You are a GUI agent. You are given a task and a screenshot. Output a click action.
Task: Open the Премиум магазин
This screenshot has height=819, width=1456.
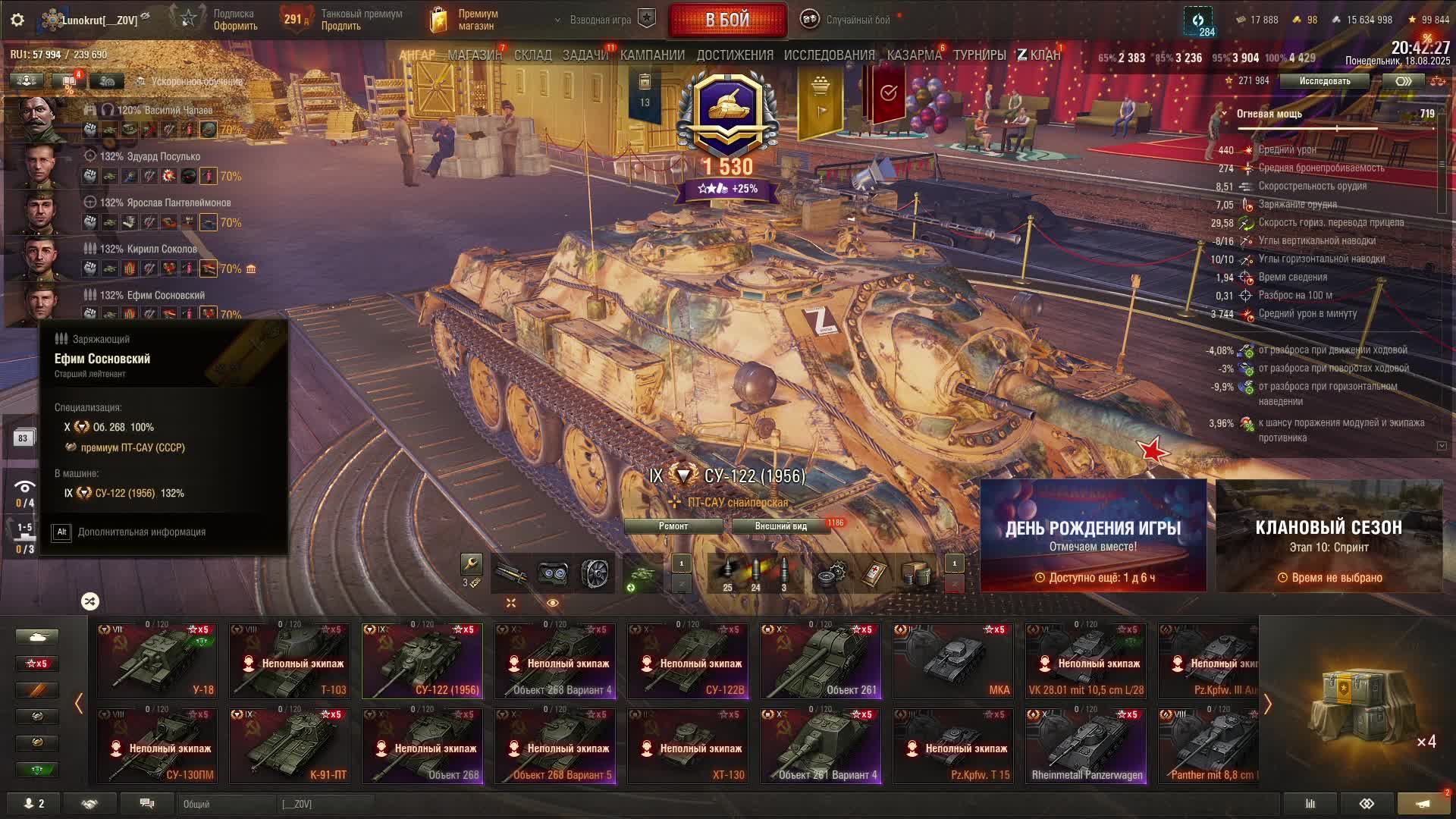[464, 20]
